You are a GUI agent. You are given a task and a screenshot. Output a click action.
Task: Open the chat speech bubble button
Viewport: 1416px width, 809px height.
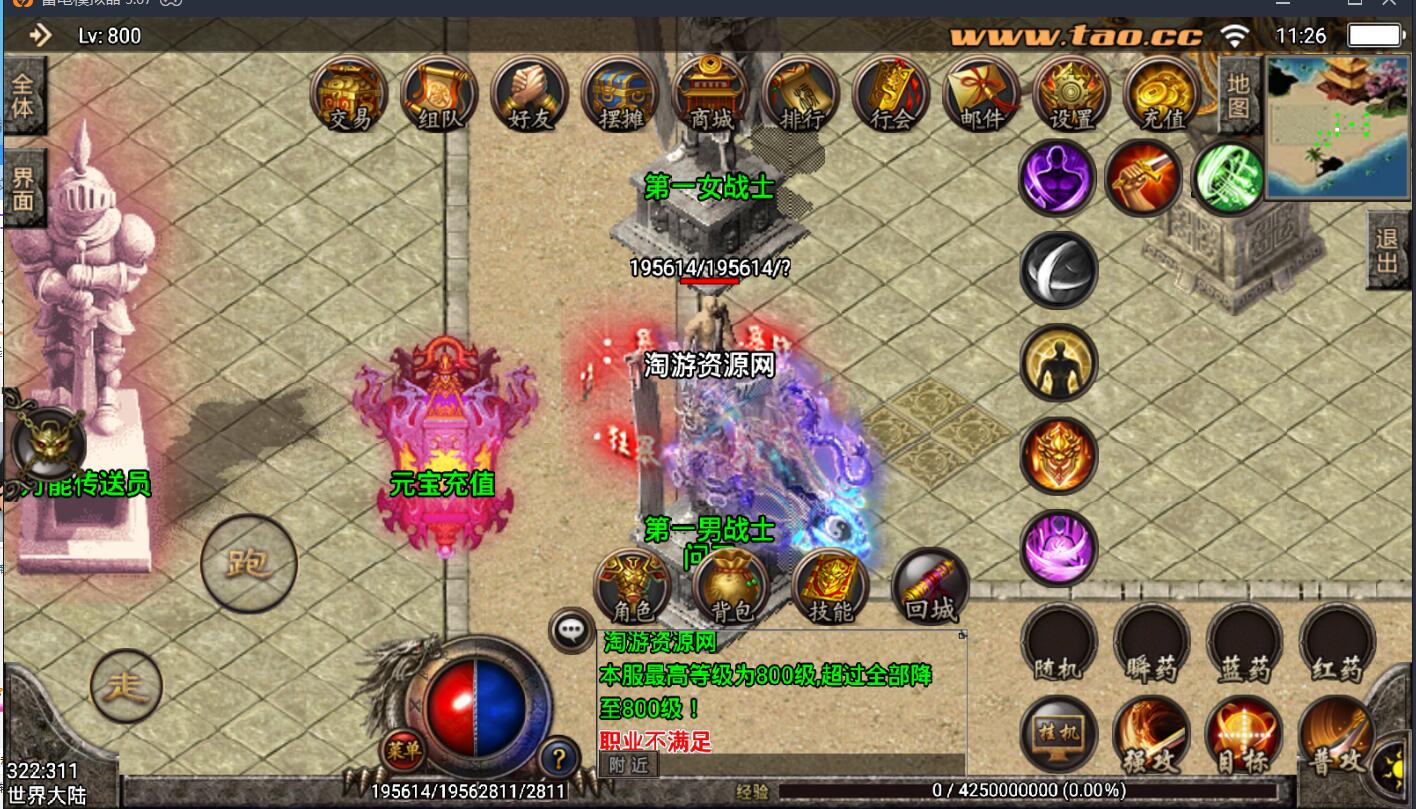[x=571, y=630]
